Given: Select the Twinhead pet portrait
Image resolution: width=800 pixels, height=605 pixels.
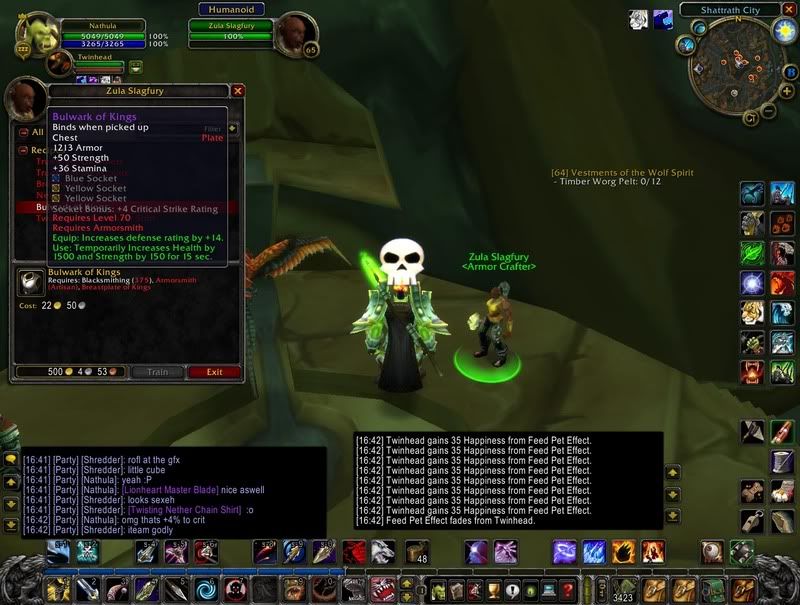Looking at the screenshot, I should point(60,63).
